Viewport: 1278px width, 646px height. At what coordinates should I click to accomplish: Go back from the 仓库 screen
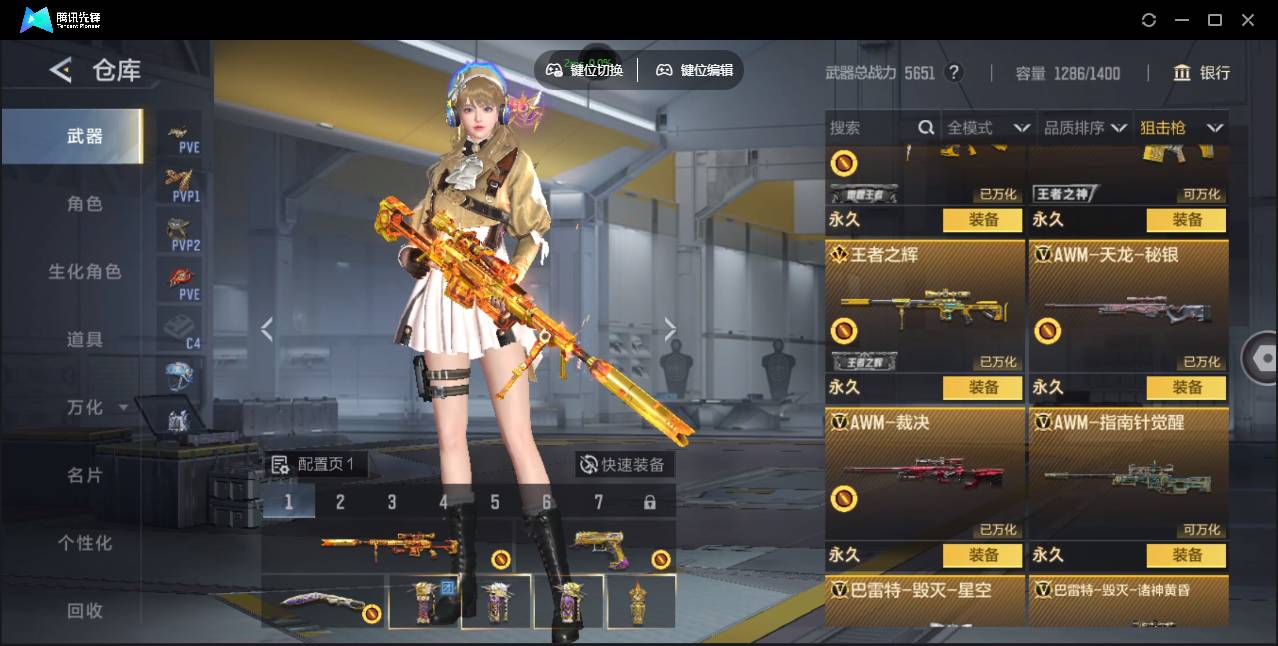click(61, 70)
